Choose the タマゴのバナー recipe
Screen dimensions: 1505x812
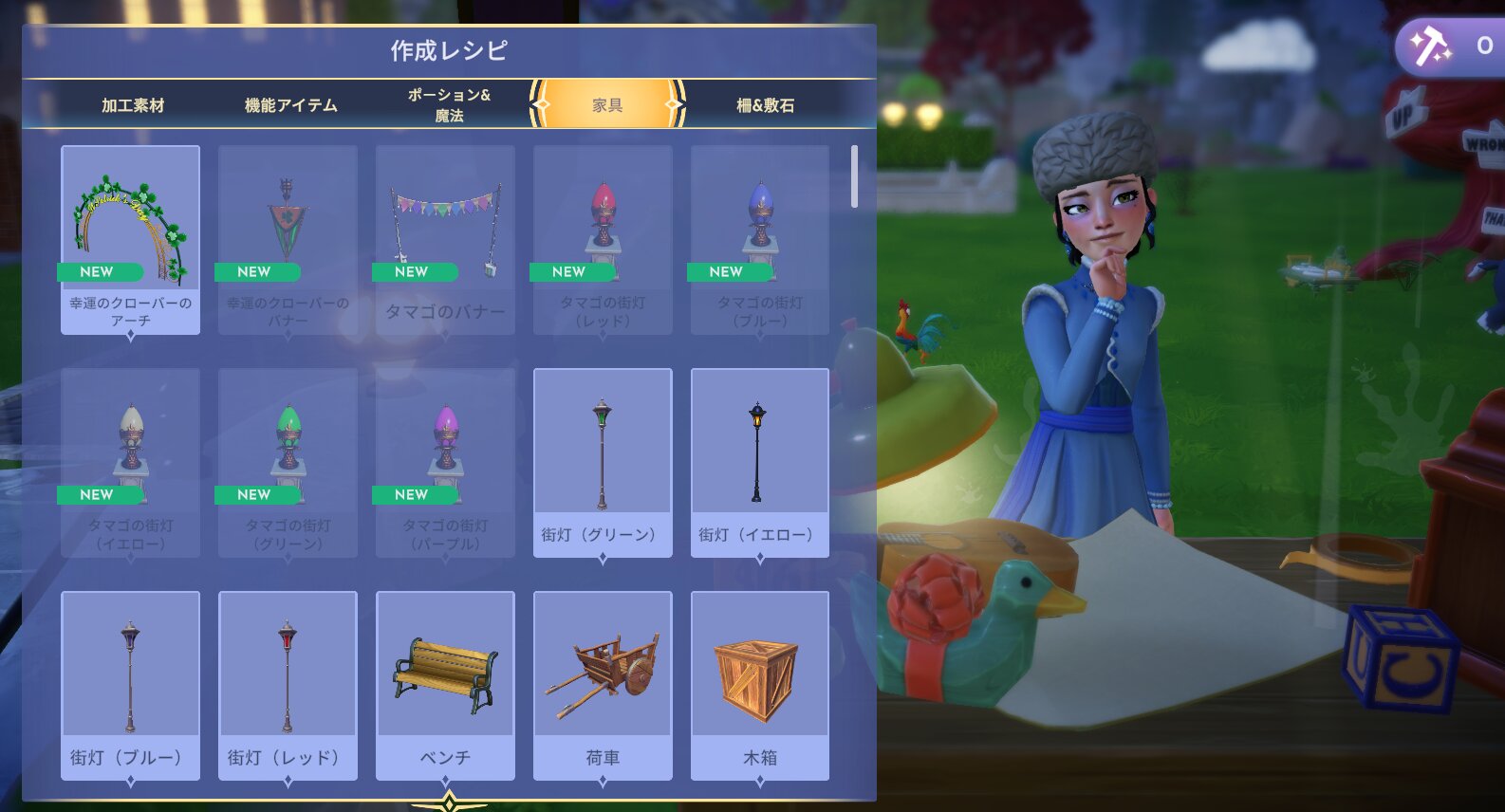point(445,239)
